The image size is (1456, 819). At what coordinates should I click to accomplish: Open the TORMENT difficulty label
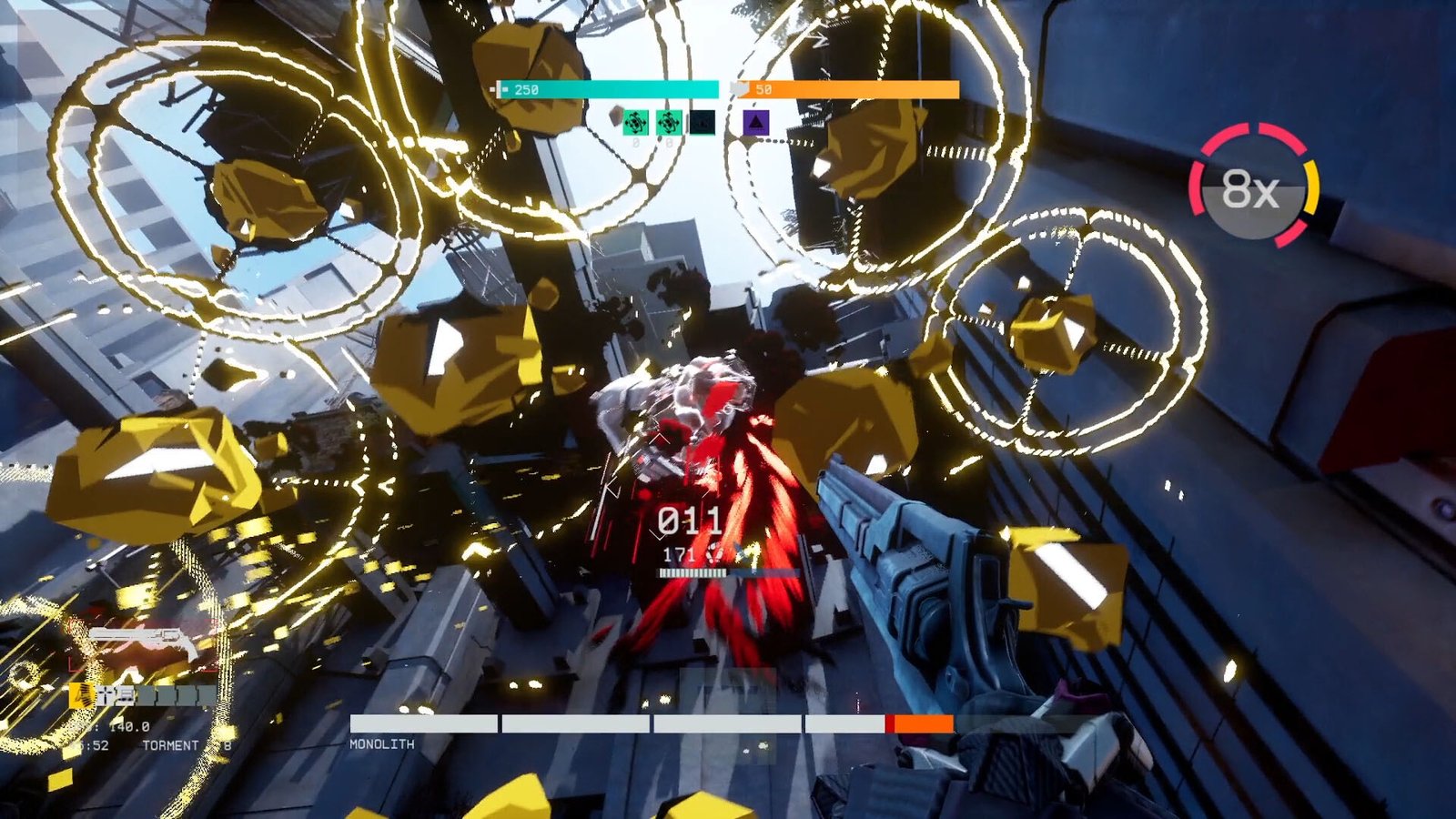tap(172, 744)
